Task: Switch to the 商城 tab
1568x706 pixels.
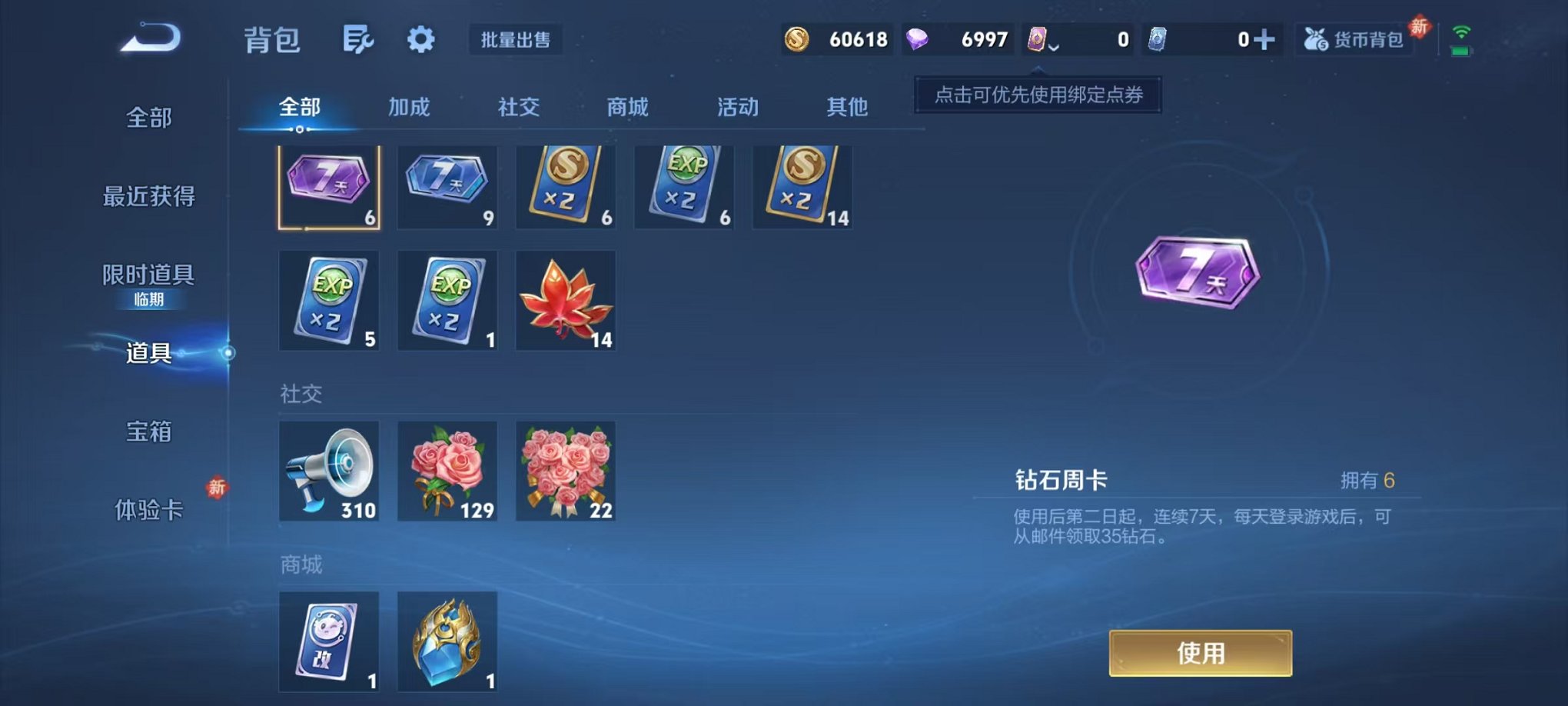Action: click(628, 108)
